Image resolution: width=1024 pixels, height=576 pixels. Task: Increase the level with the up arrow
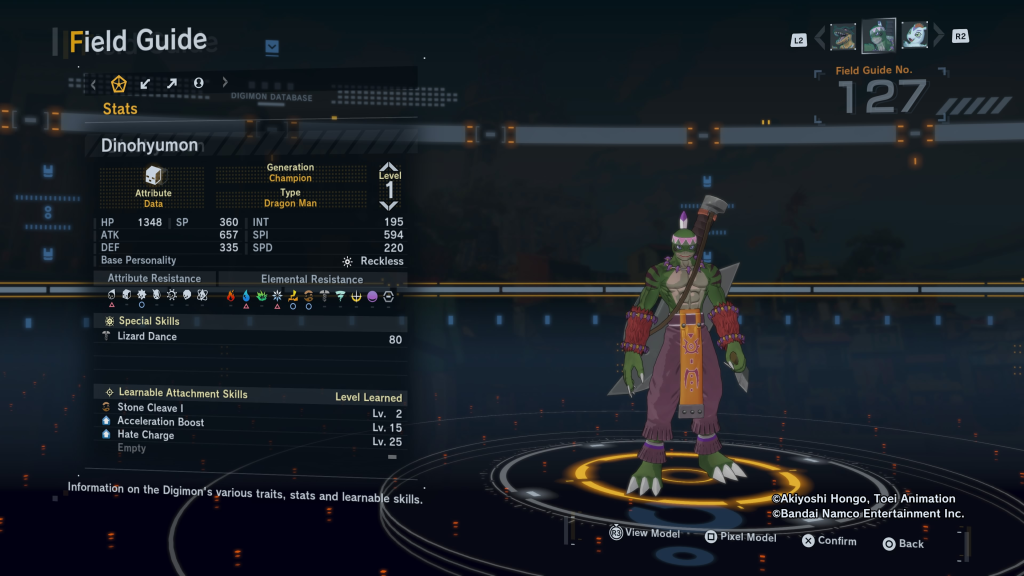tap(389, 167)
